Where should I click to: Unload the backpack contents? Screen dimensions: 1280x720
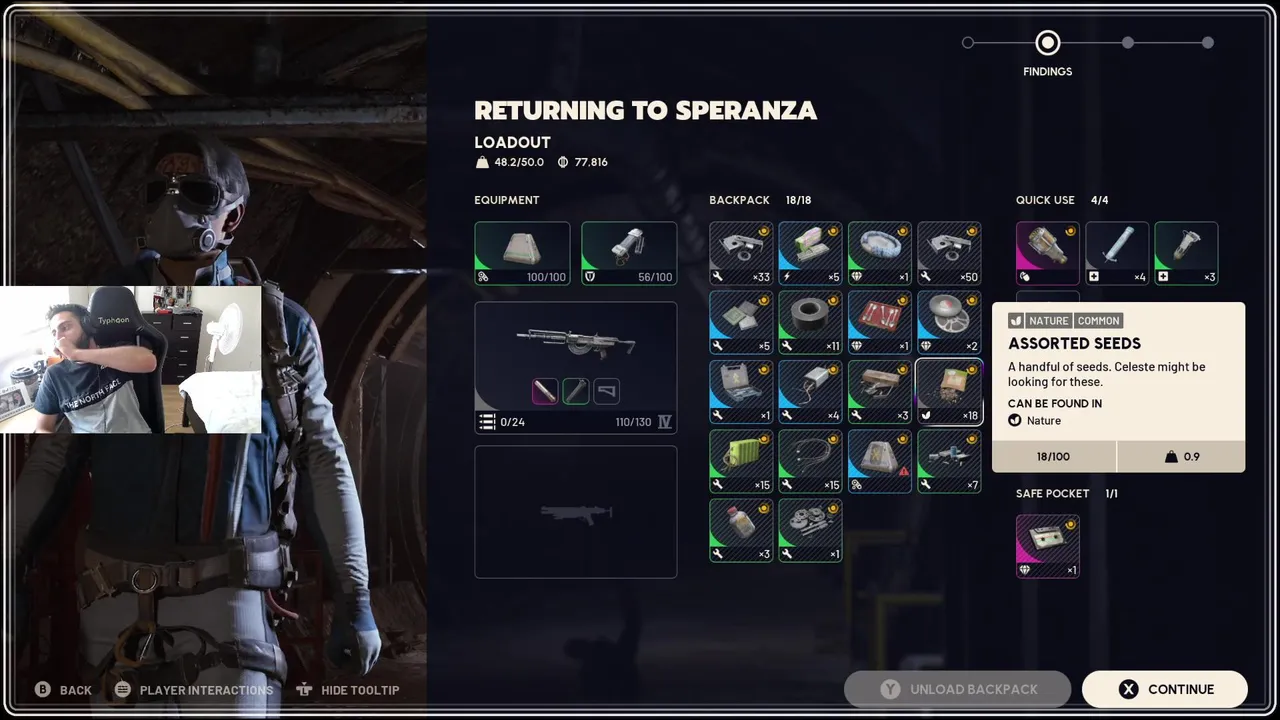pyautogui.click(x=957, y=689)
